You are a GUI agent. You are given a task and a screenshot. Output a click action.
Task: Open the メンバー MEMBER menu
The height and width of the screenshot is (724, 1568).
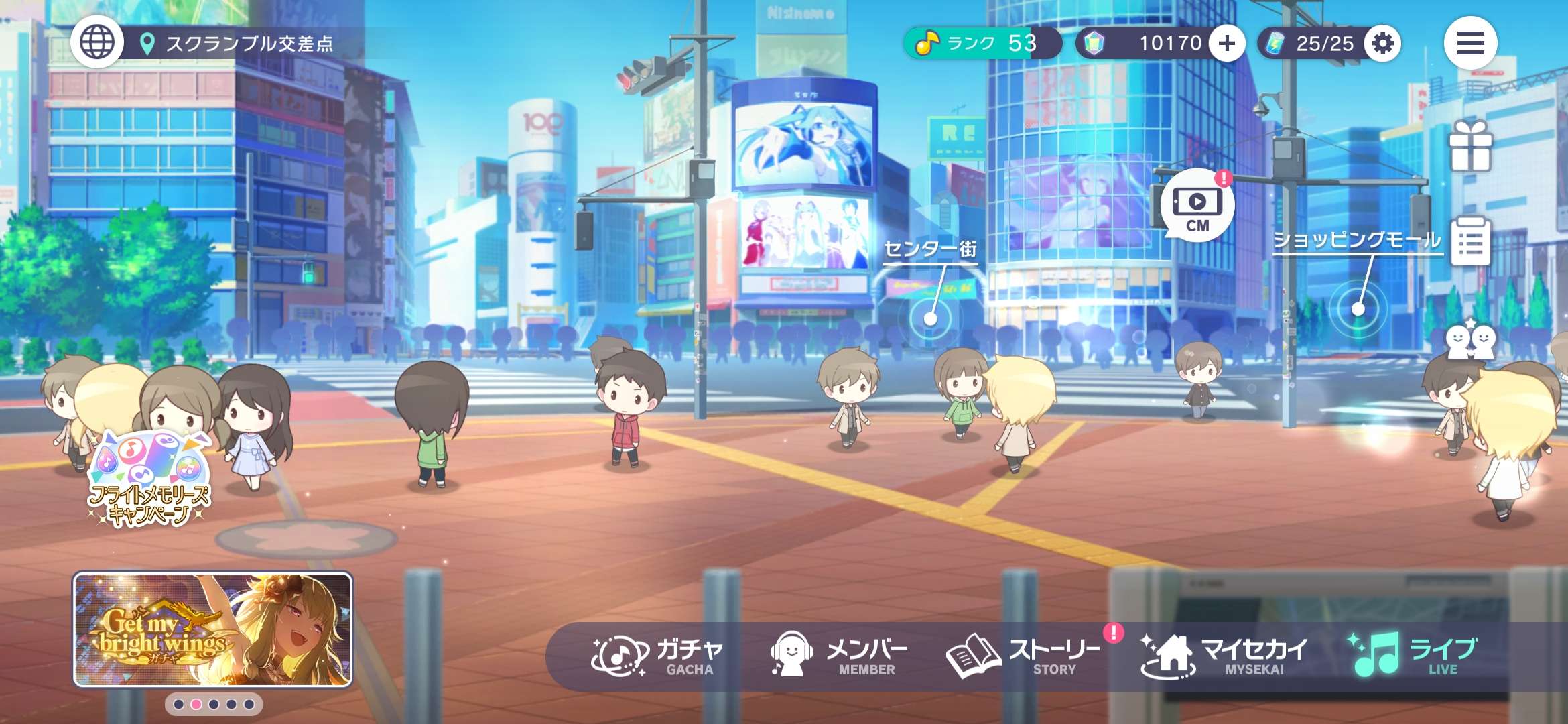pos(839,656)
